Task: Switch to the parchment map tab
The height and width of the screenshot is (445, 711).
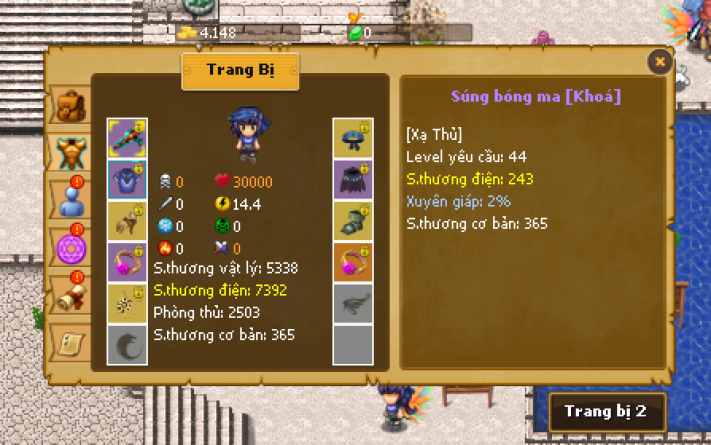Action: tap(71, 341)
